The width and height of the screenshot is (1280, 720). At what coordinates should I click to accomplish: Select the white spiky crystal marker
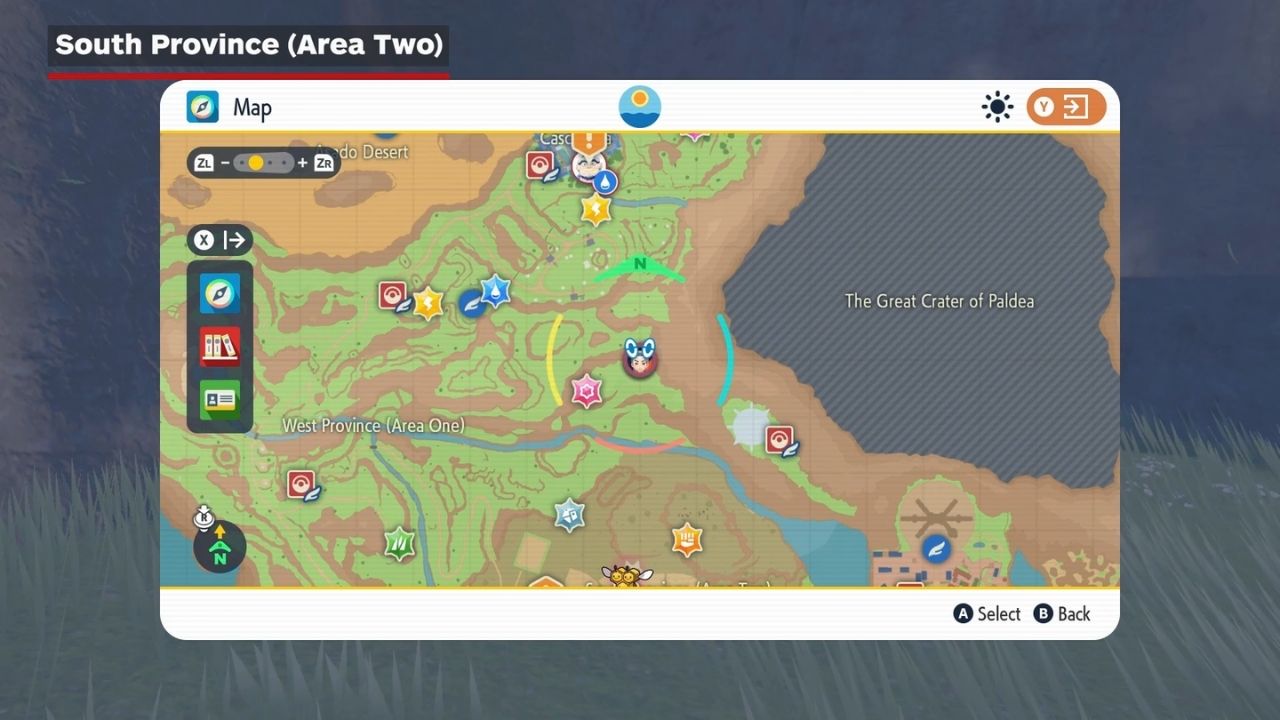750,427
